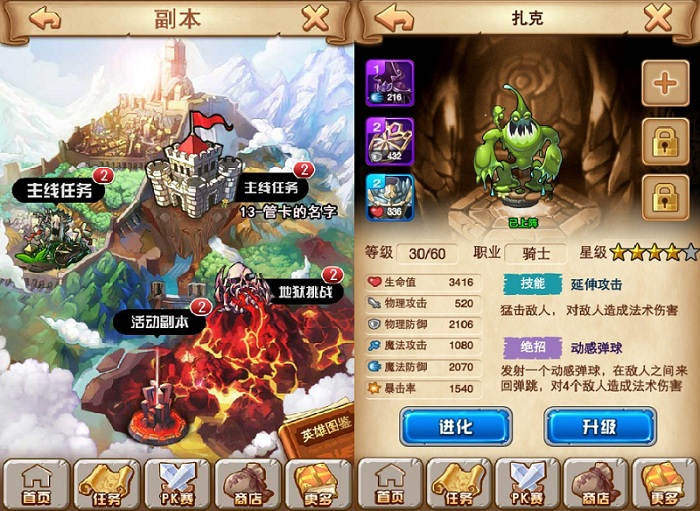The image size is (700, 511).
Task: Open 更多 more menu below hero stats
Action: [x=661, y=484]
